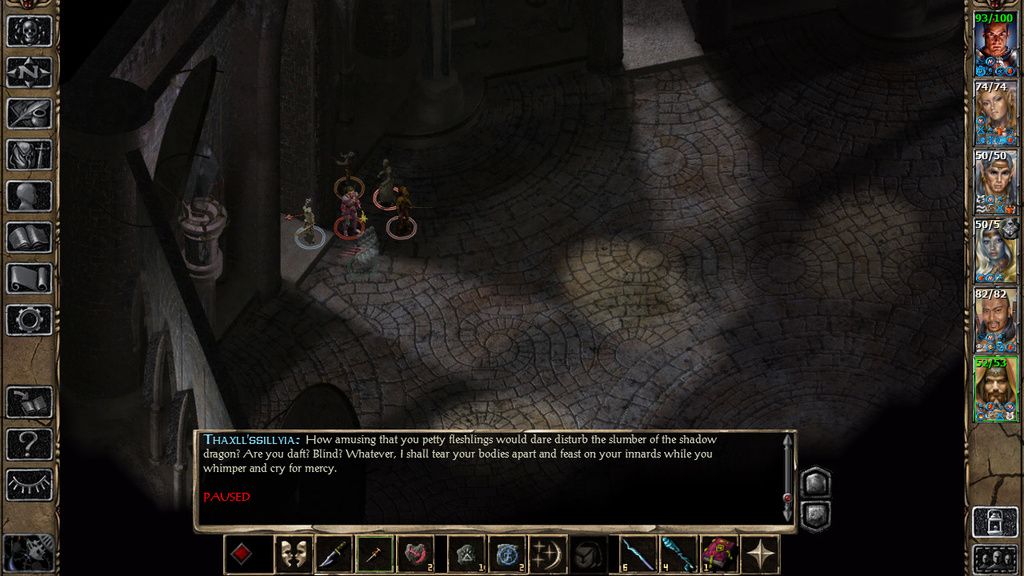Open the party inventory screen
The height and width of the screenshot is (576, 1024).
tap(29, 155)
